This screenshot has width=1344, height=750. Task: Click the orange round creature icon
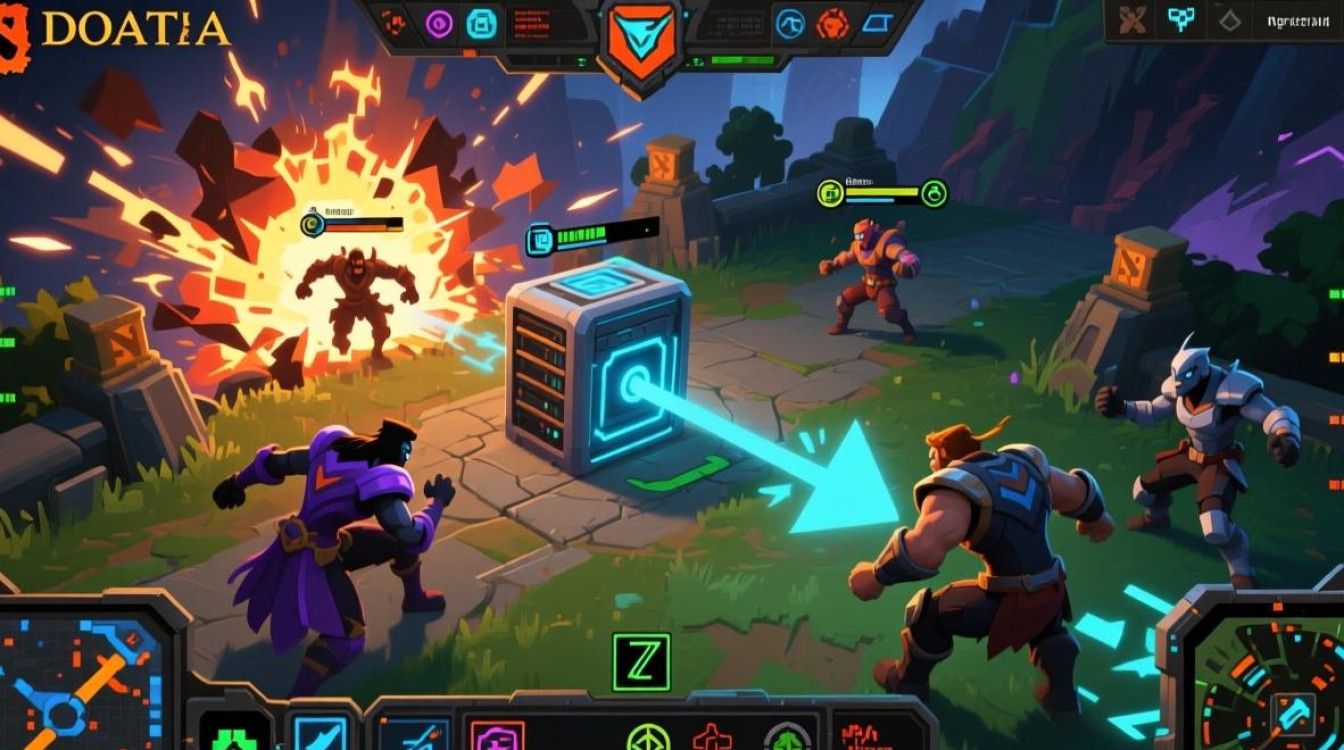click(x=832, y=24)
